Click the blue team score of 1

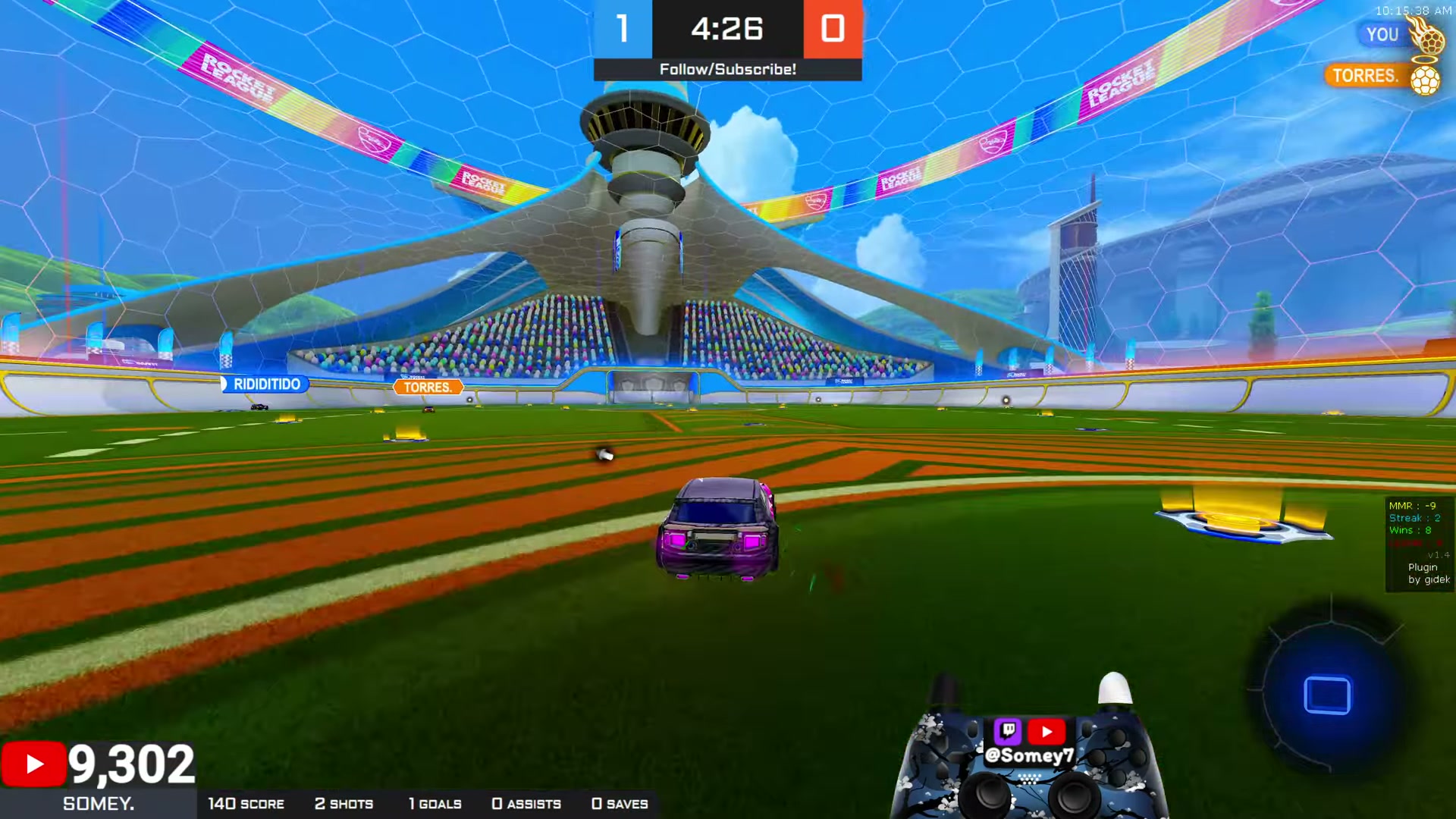(623, 30)
